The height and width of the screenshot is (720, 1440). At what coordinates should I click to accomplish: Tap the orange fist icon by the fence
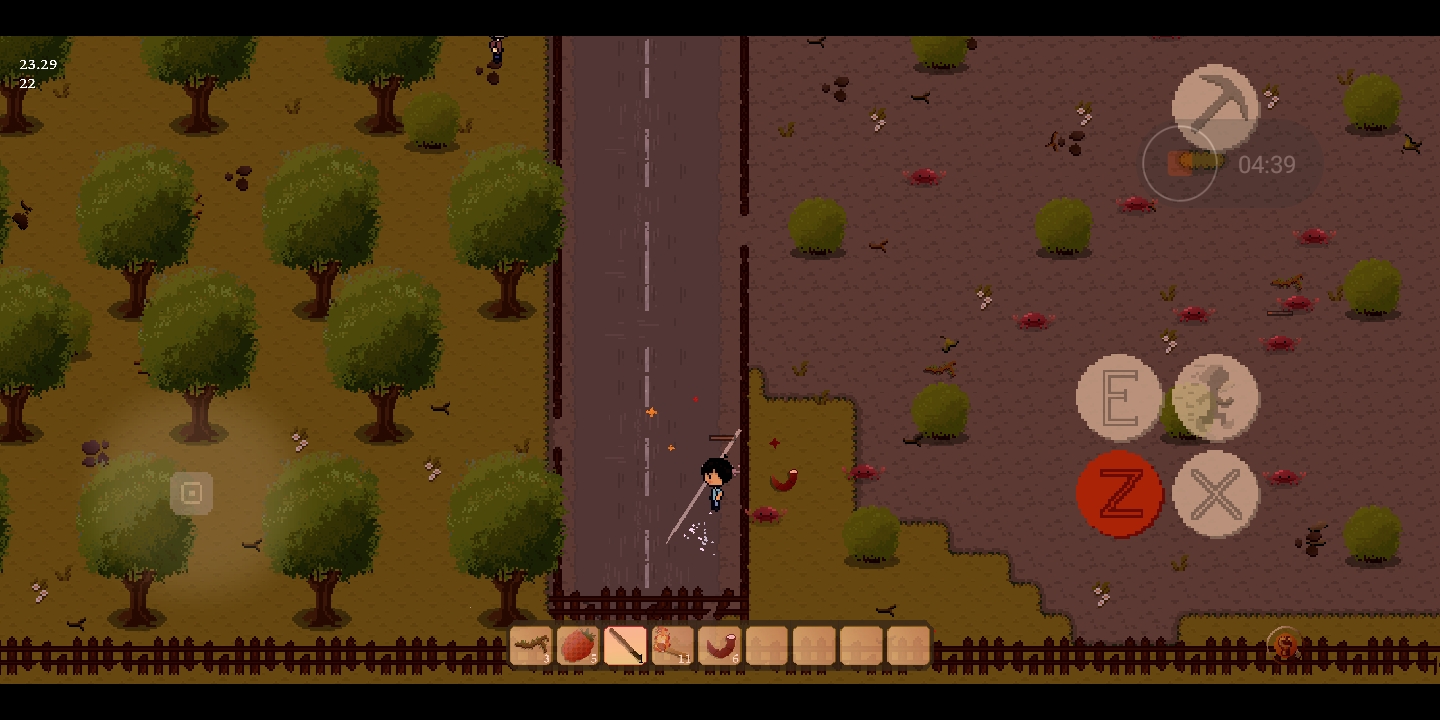tap(1285, 645)
